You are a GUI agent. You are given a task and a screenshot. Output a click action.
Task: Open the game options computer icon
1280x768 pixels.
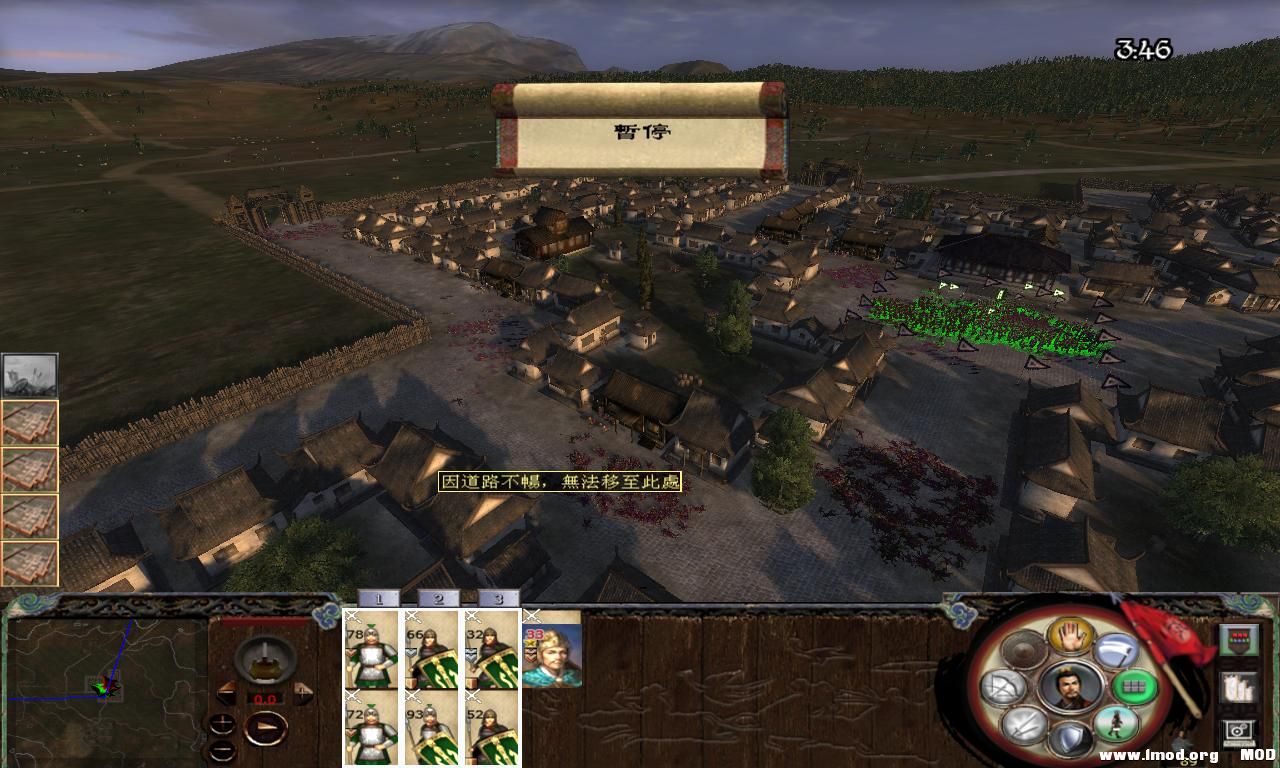1238,733
